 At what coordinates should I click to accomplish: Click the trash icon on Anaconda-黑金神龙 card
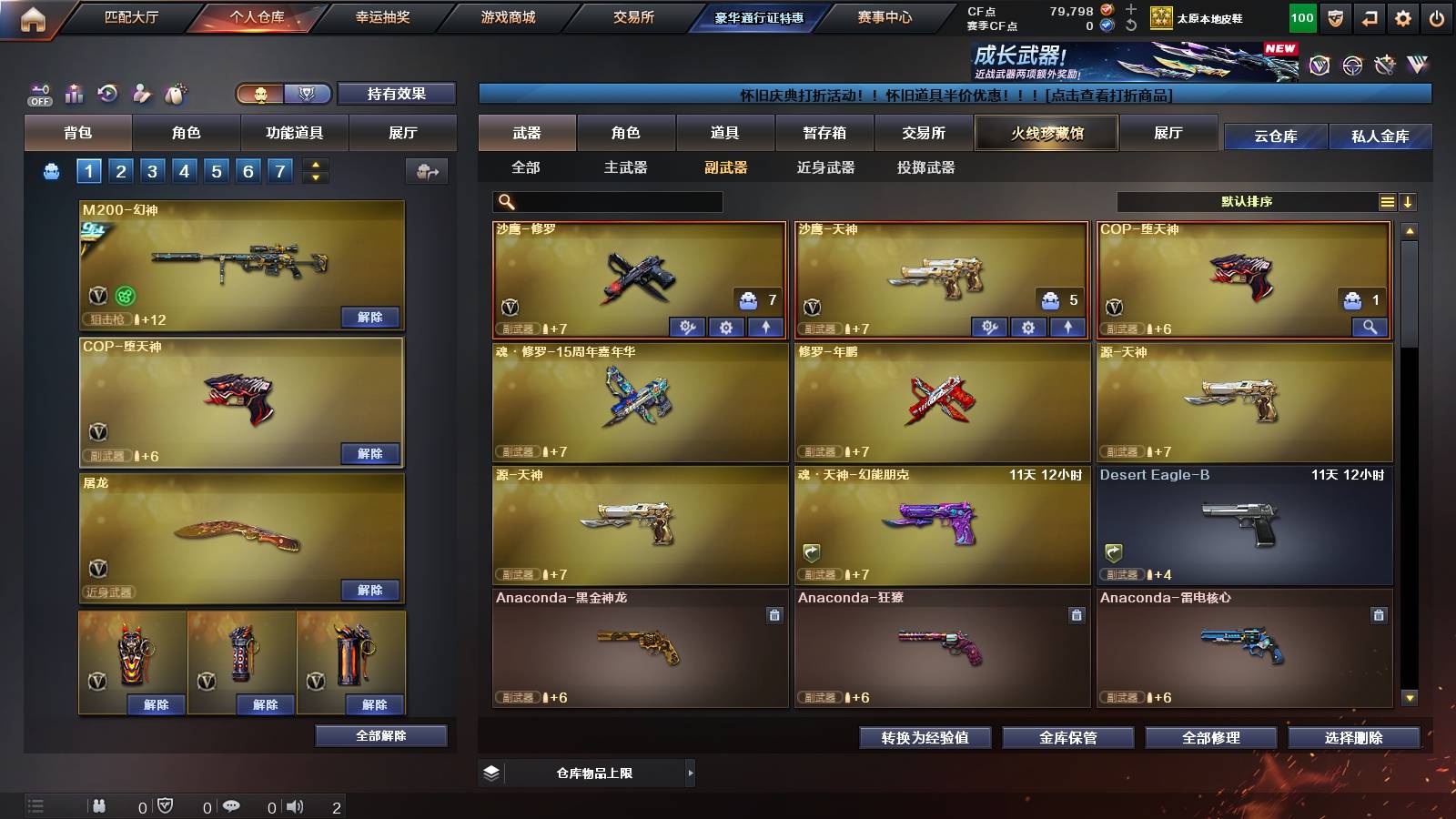pos(773,614)
